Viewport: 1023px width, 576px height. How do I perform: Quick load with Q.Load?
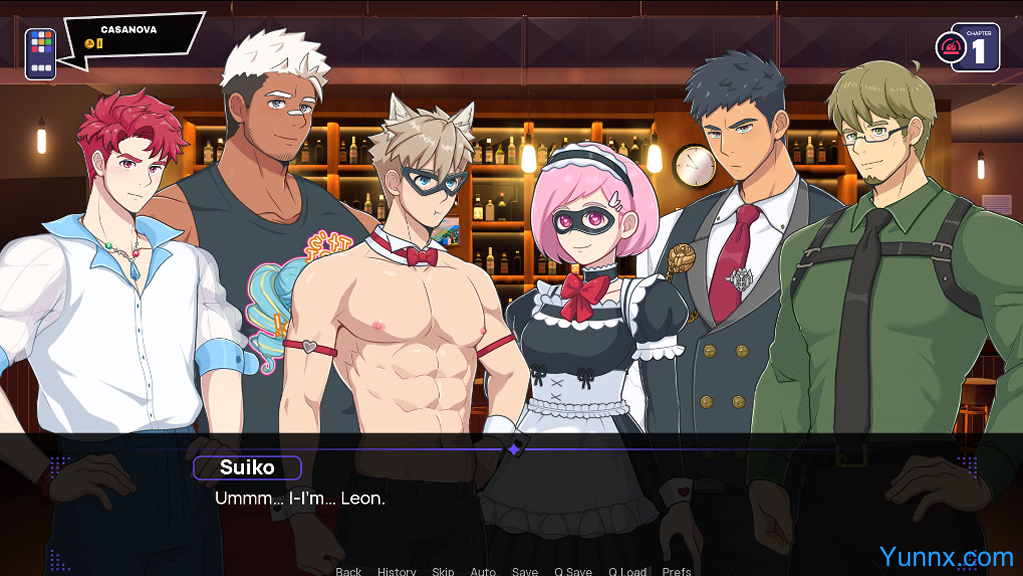pyautogui.click(x=627, y=571)
